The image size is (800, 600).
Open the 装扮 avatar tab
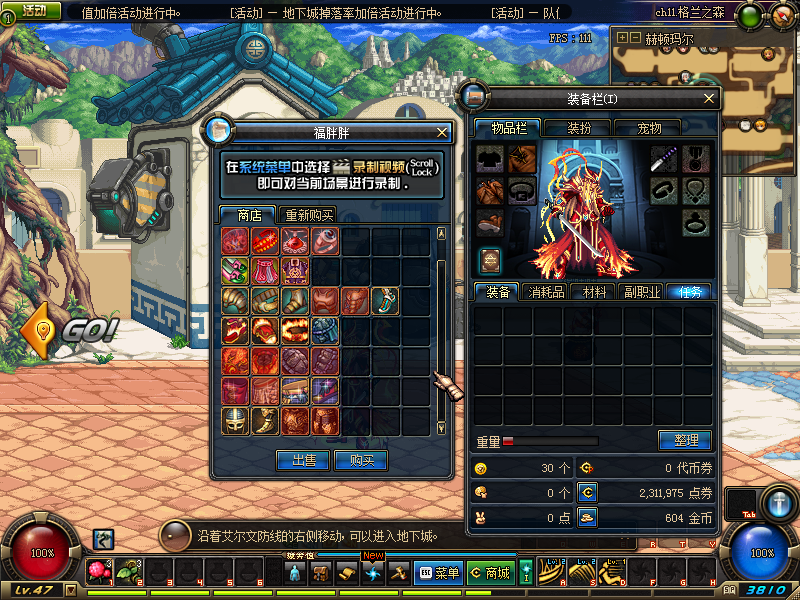[x=579, y=128]
